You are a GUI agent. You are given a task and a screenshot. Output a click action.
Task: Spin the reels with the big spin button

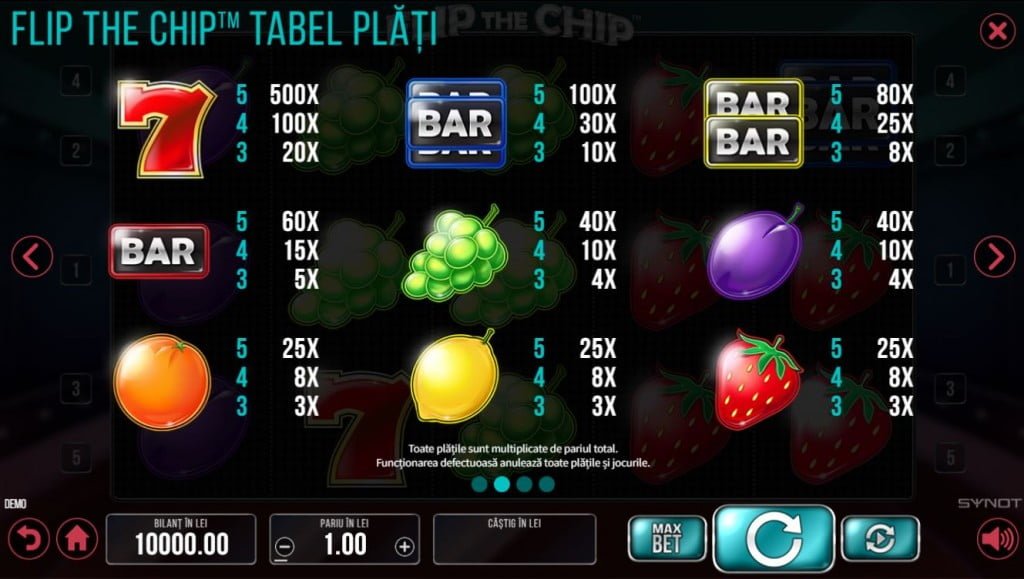click(x=773, y=538)
